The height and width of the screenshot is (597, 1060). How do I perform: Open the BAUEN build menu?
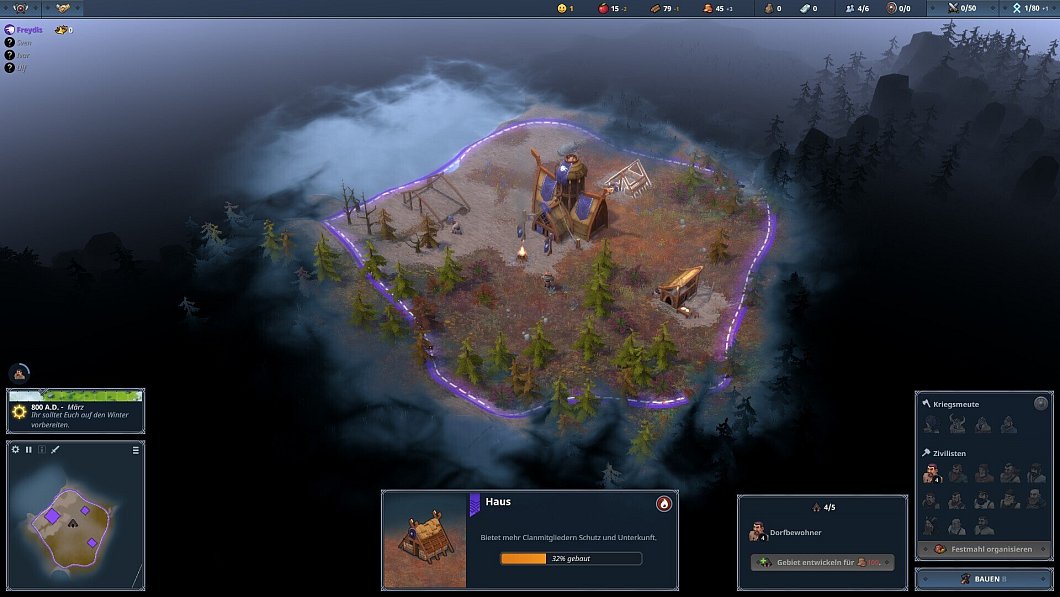click(x=983, y=579)
